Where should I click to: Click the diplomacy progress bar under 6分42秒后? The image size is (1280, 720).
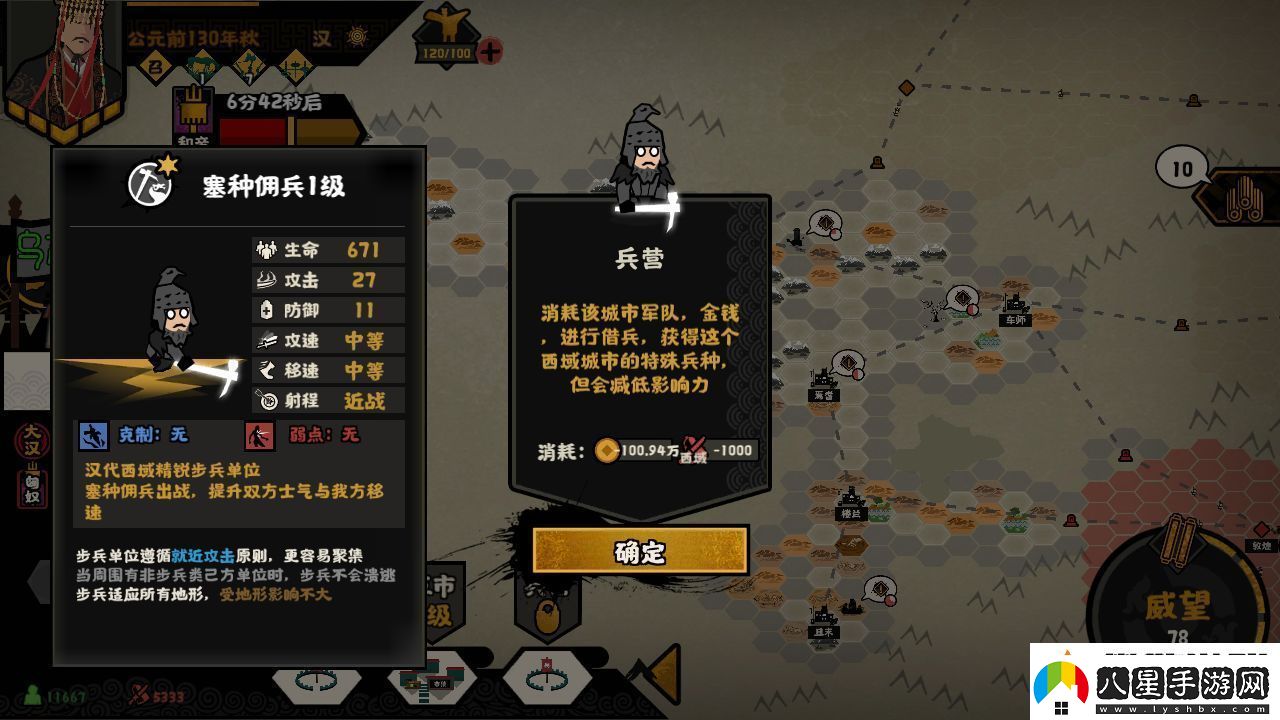(290, 128)
